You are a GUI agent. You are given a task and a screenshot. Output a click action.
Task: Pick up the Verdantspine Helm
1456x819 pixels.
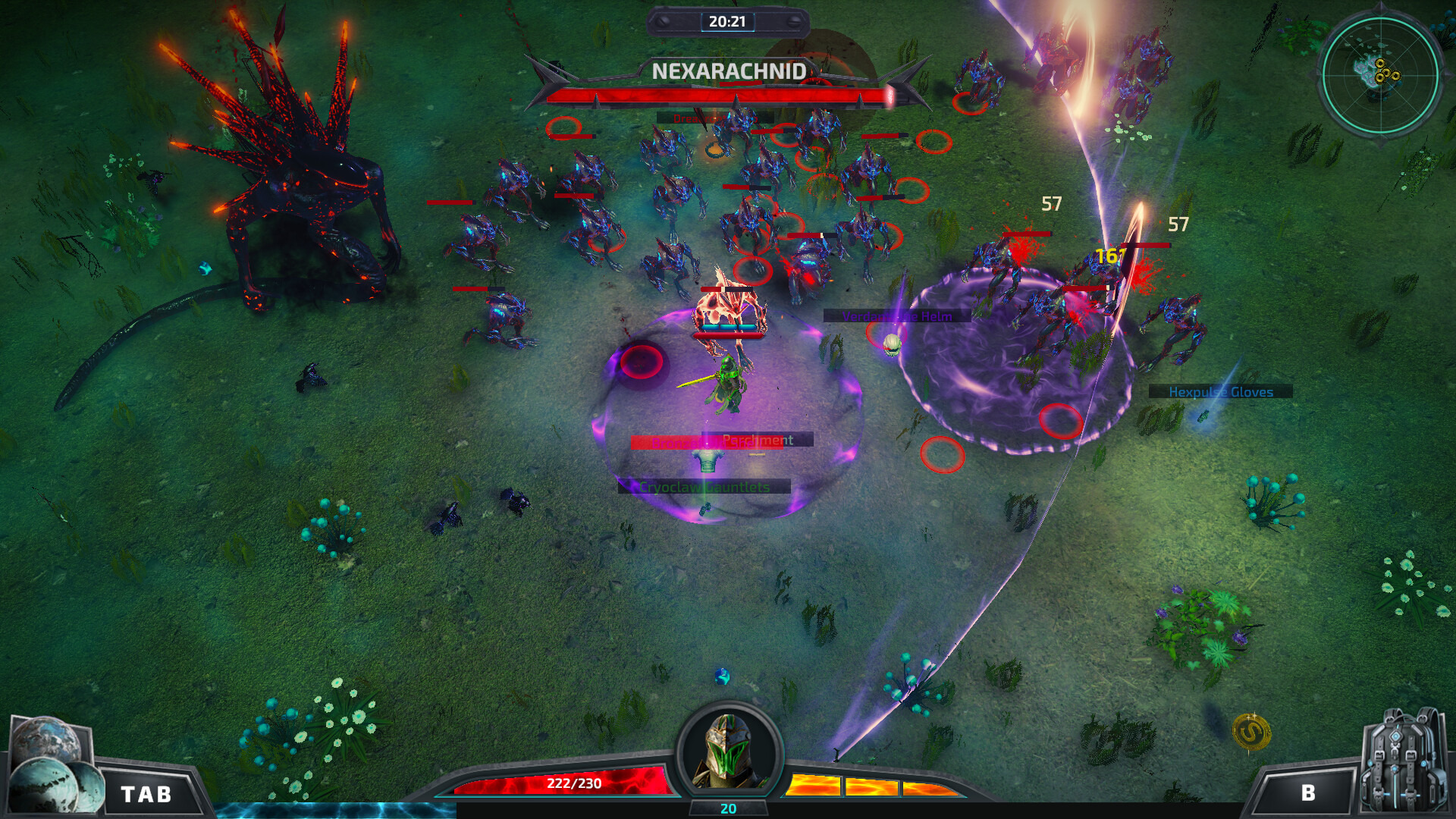point(893,317)
